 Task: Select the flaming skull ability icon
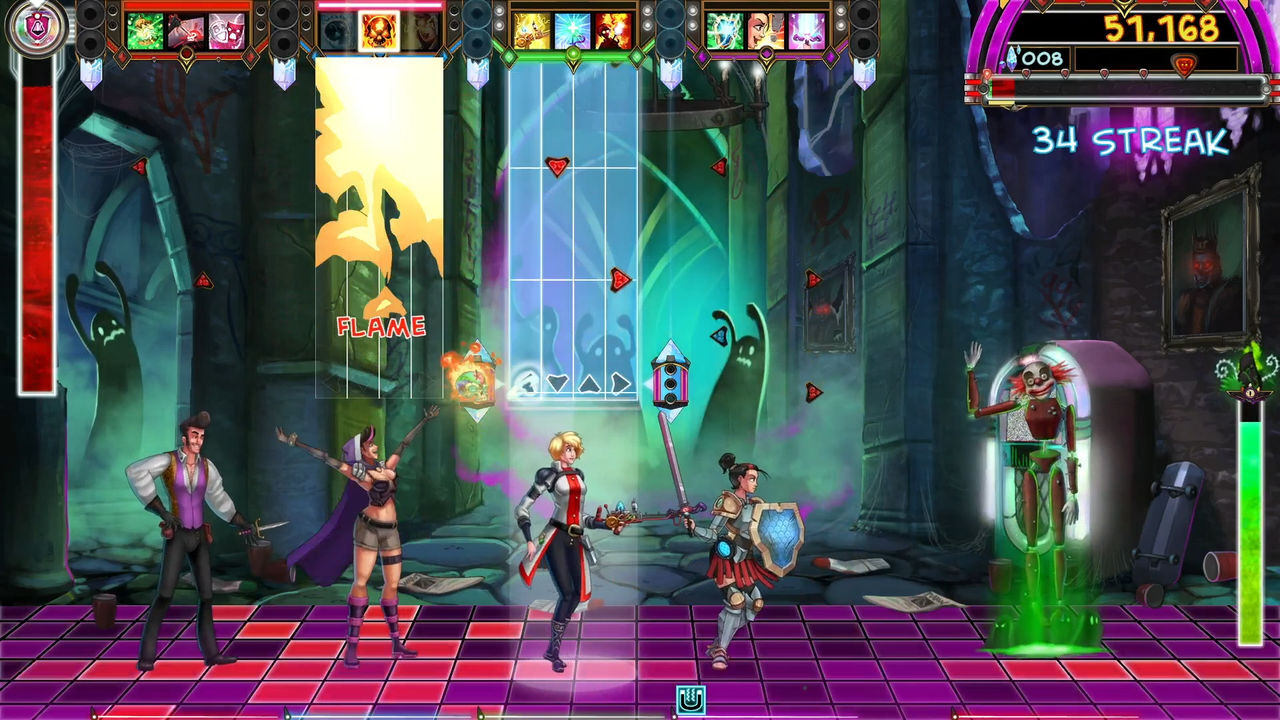coord(380,30)
